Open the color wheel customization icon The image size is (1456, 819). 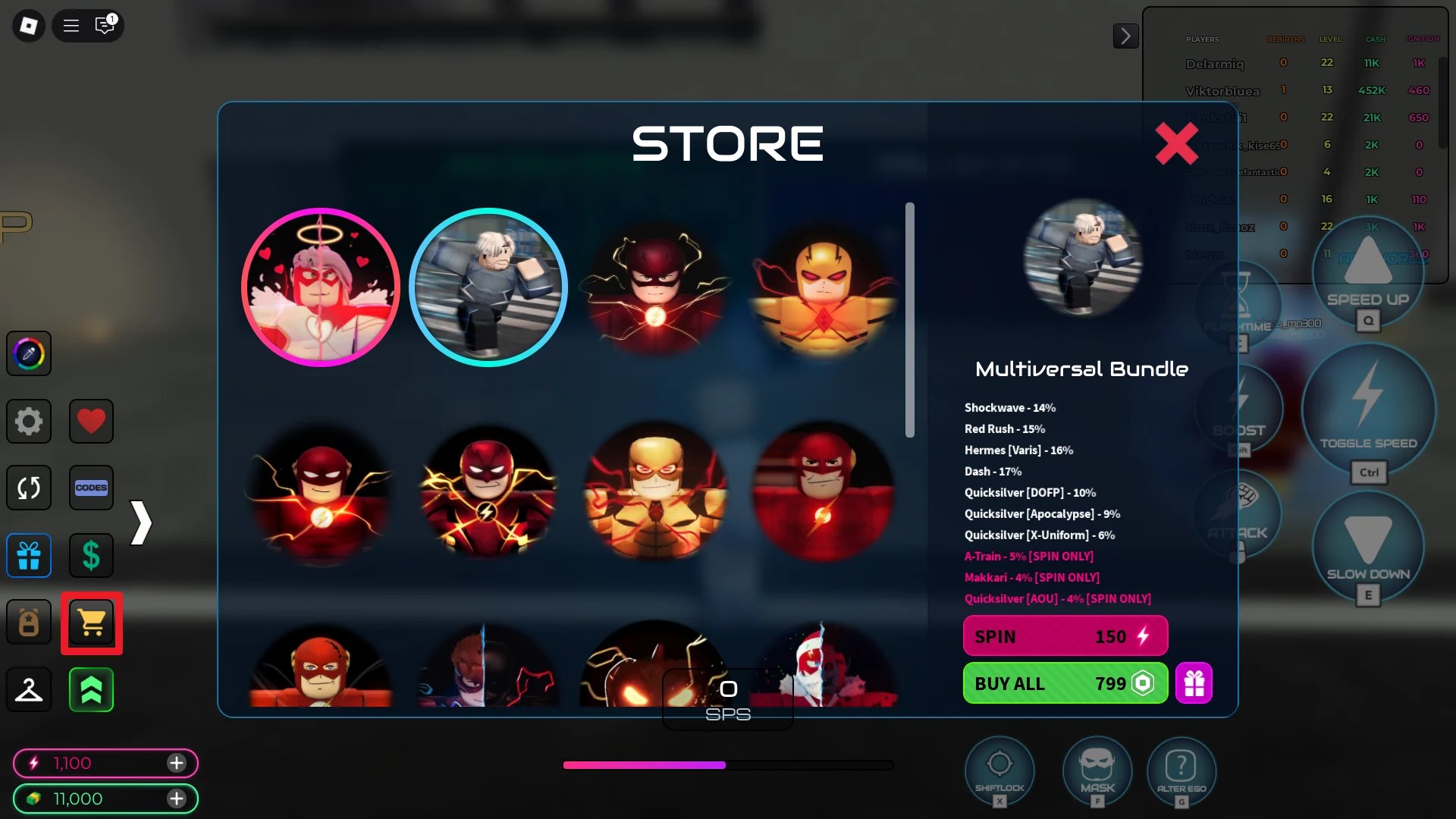29,353
